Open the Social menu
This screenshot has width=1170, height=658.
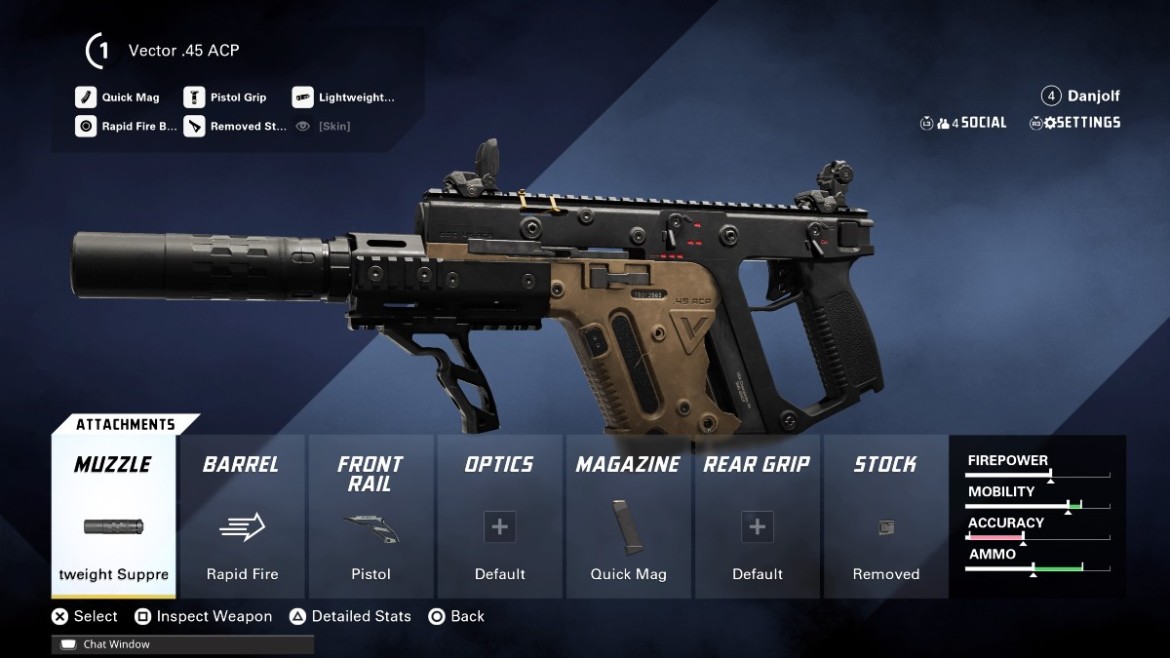coord(964,123)
